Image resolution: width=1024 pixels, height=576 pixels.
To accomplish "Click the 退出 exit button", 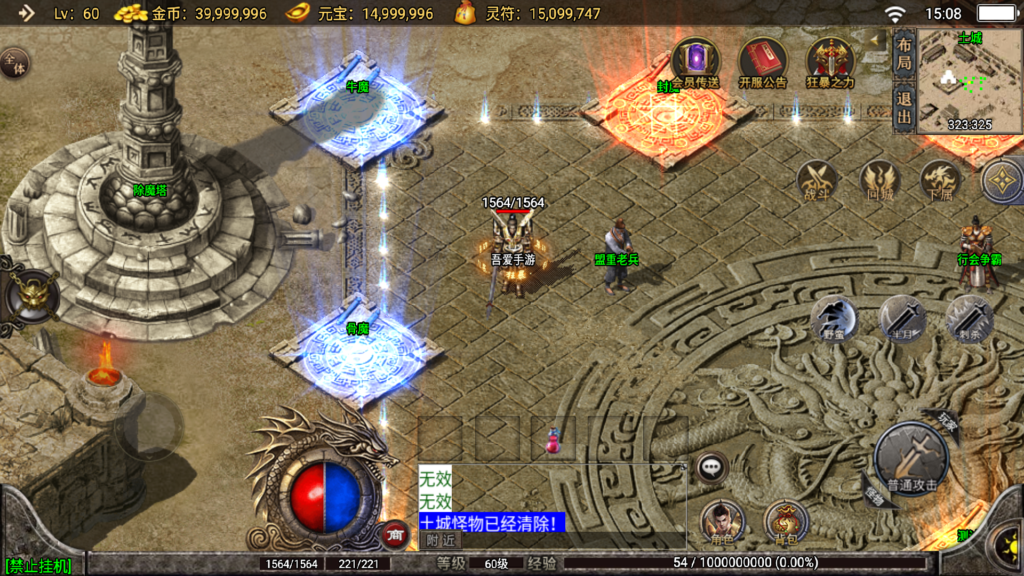I will pyautogui.click(x=904, y=108).
